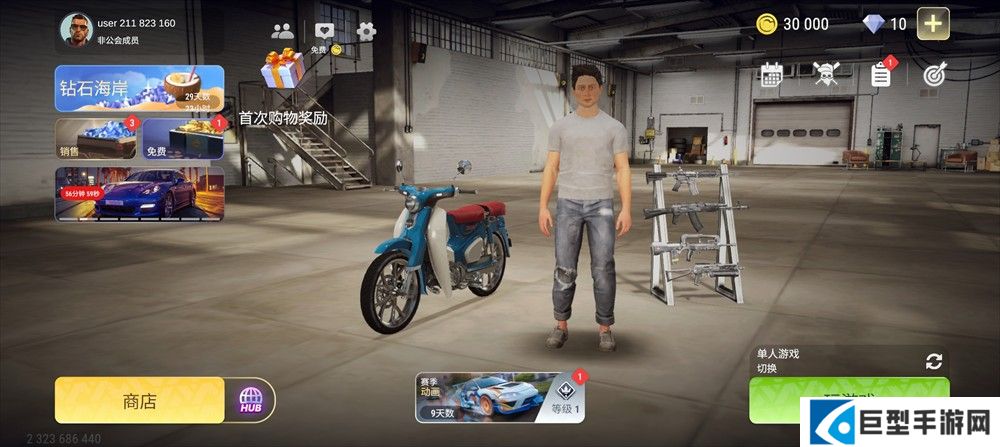Open the 销售 diamond sale offer
This screenshot has width=1000, height=447.
(96, 139)
